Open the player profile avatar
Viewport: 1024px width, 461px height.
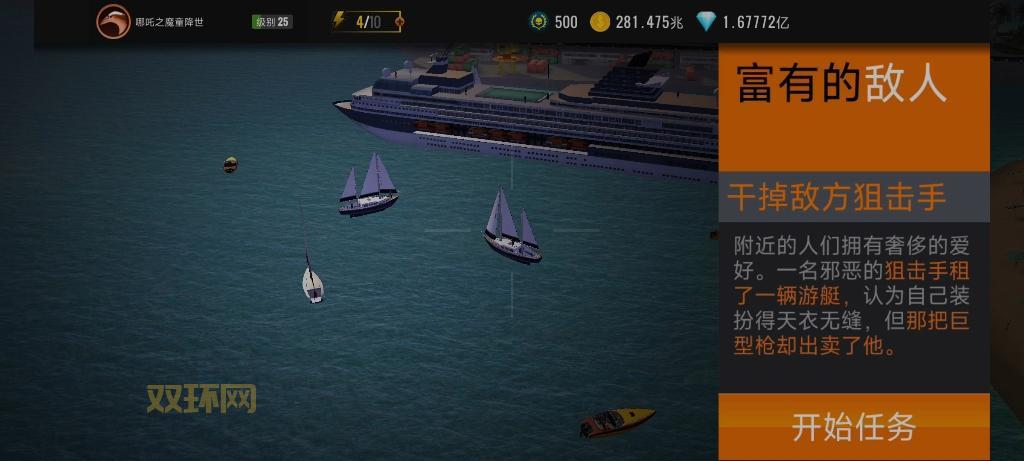pos(113,22)
